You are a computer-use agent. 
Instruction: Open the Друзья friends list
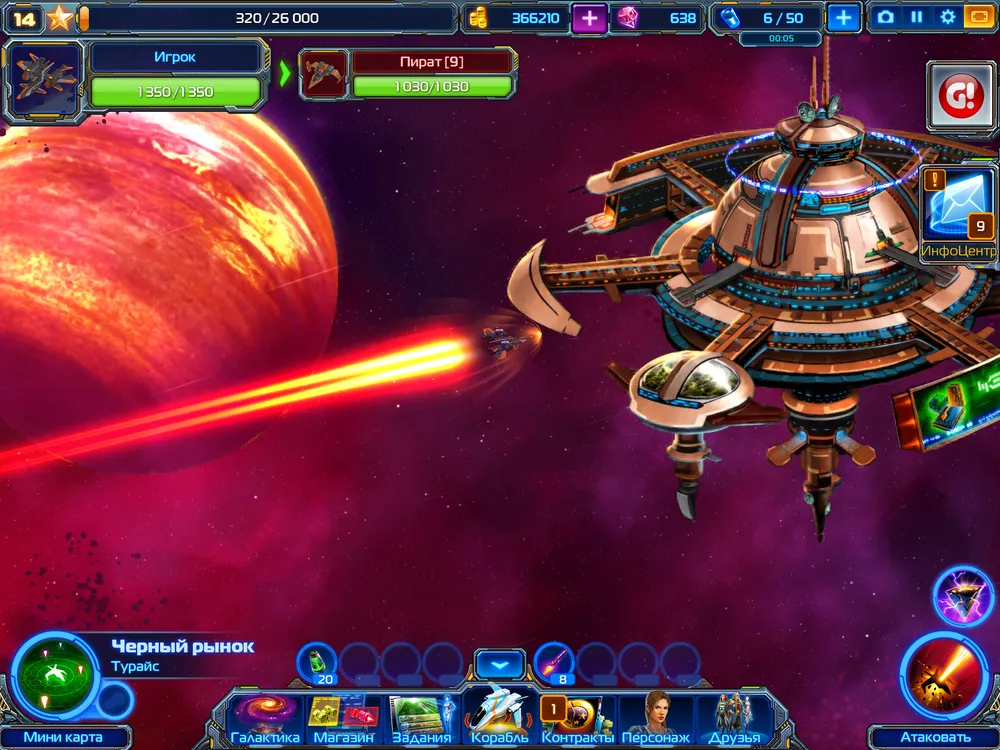(x=734, y=716)
